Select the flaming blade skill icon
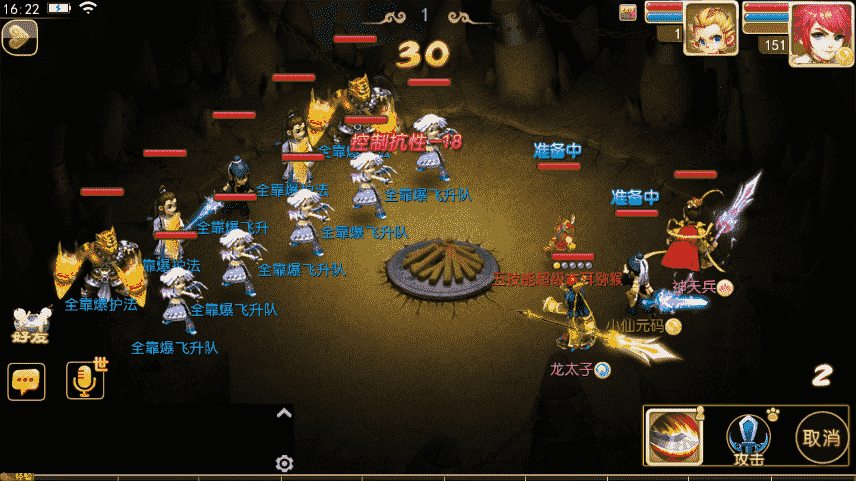The image size is (856, 481). click(x=671, y=438)
